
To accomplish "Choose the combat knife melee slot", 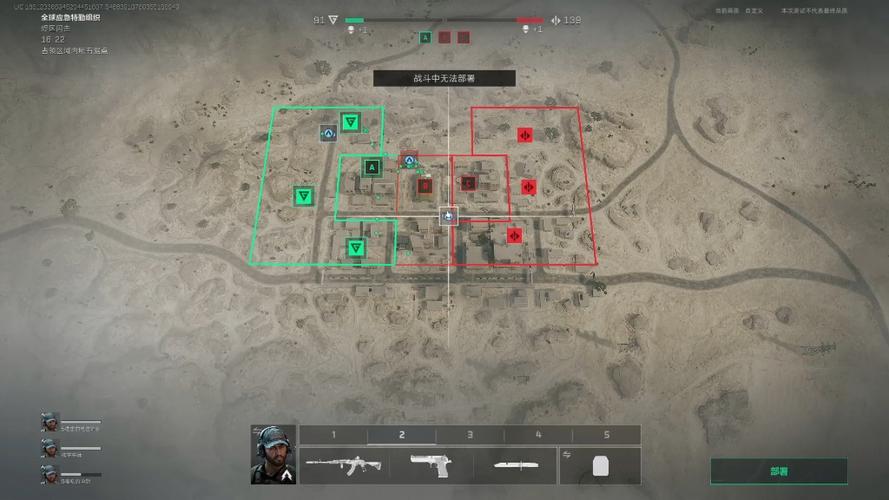I will [521, 466].
